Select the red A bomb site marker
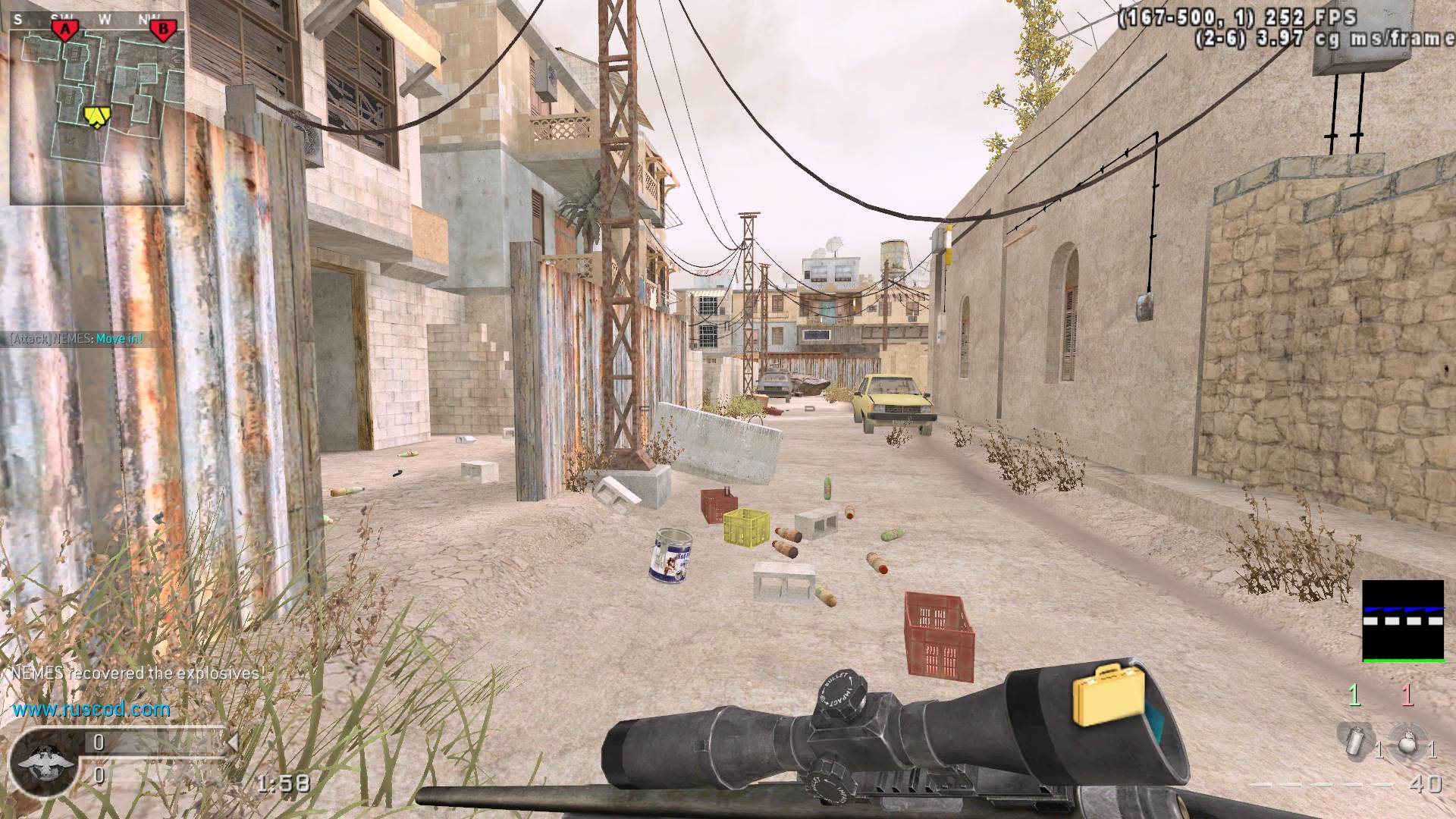Image resolution: width=1456 pixels, height=819 pixels. click(66, 30)
